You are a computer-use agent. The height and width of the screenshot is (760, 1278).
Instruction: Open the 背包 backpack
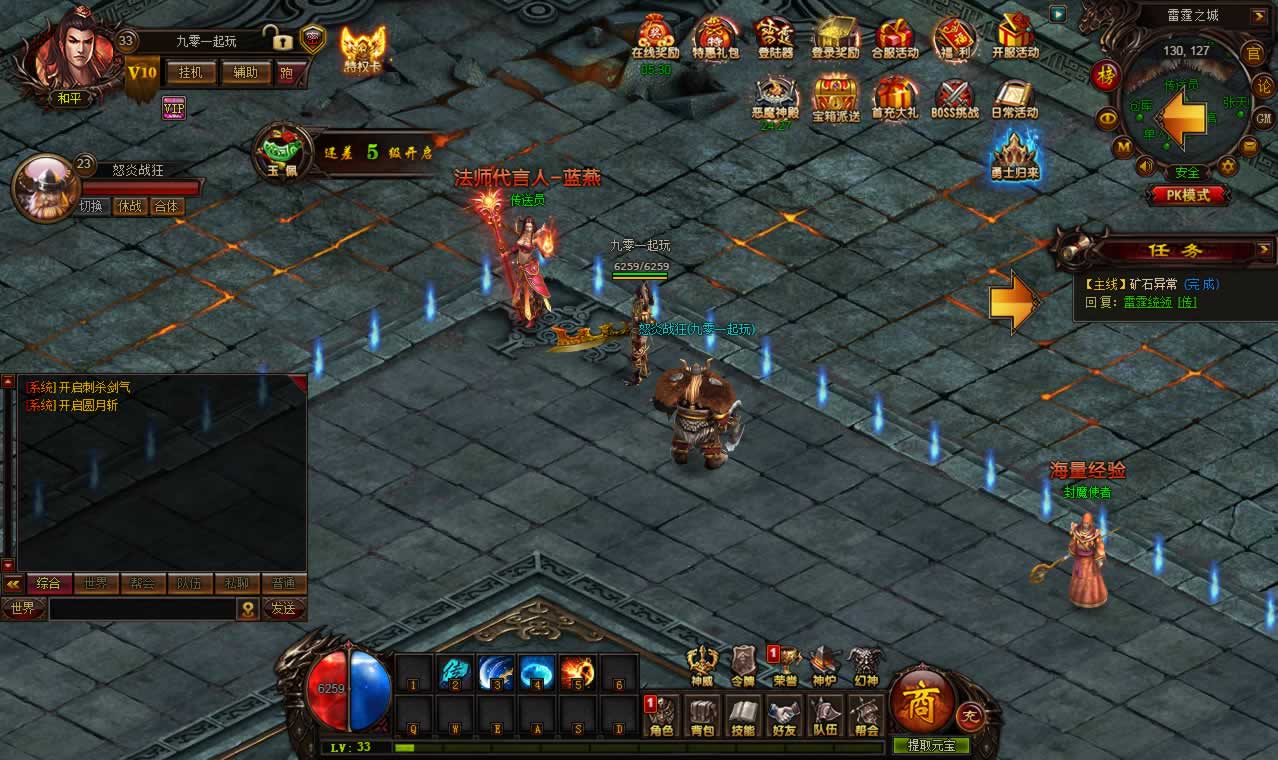(x=703, y=715)
